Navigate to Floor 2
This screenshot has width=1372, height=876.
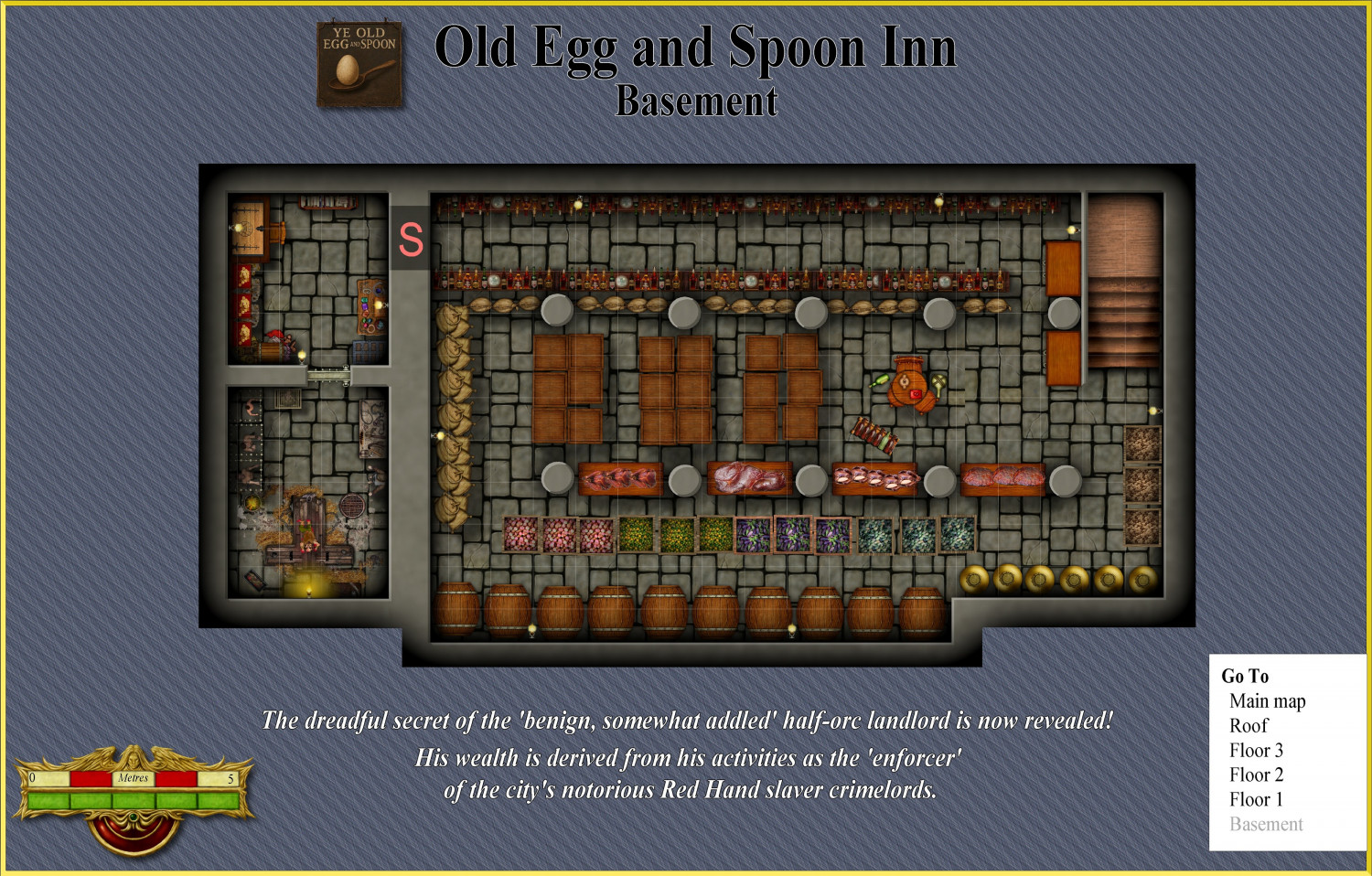click(1256, 775)
